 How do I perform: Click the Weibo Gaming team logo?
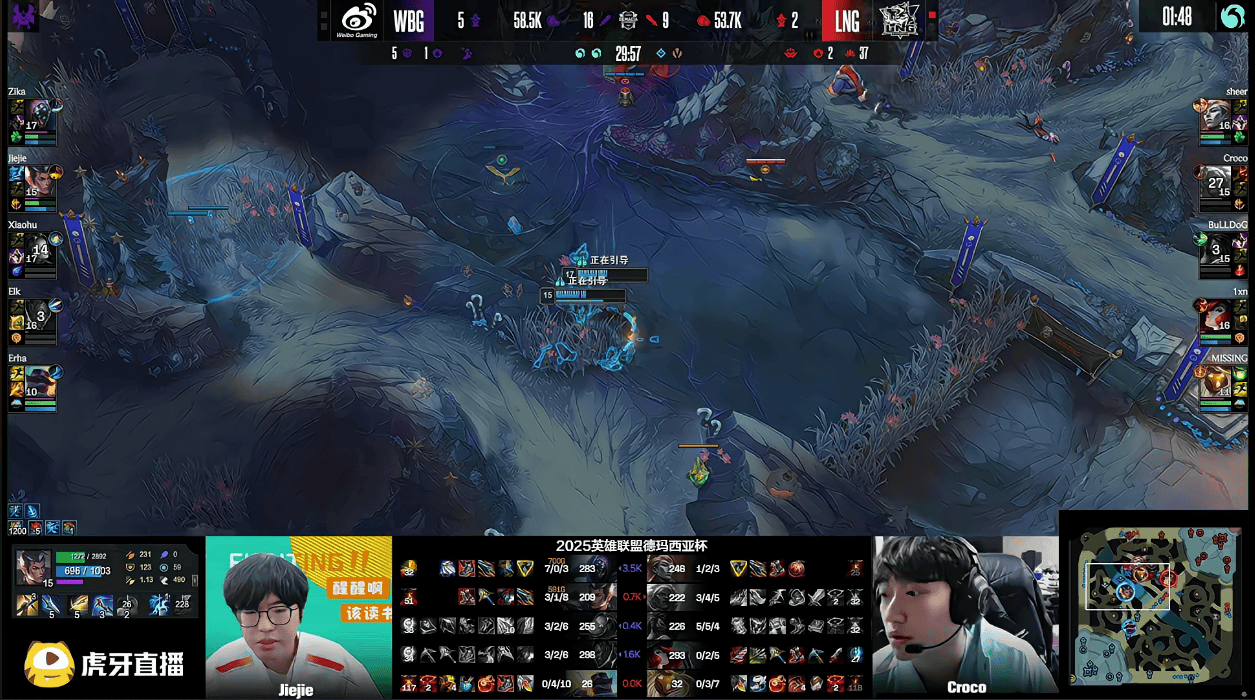[357, 20]
